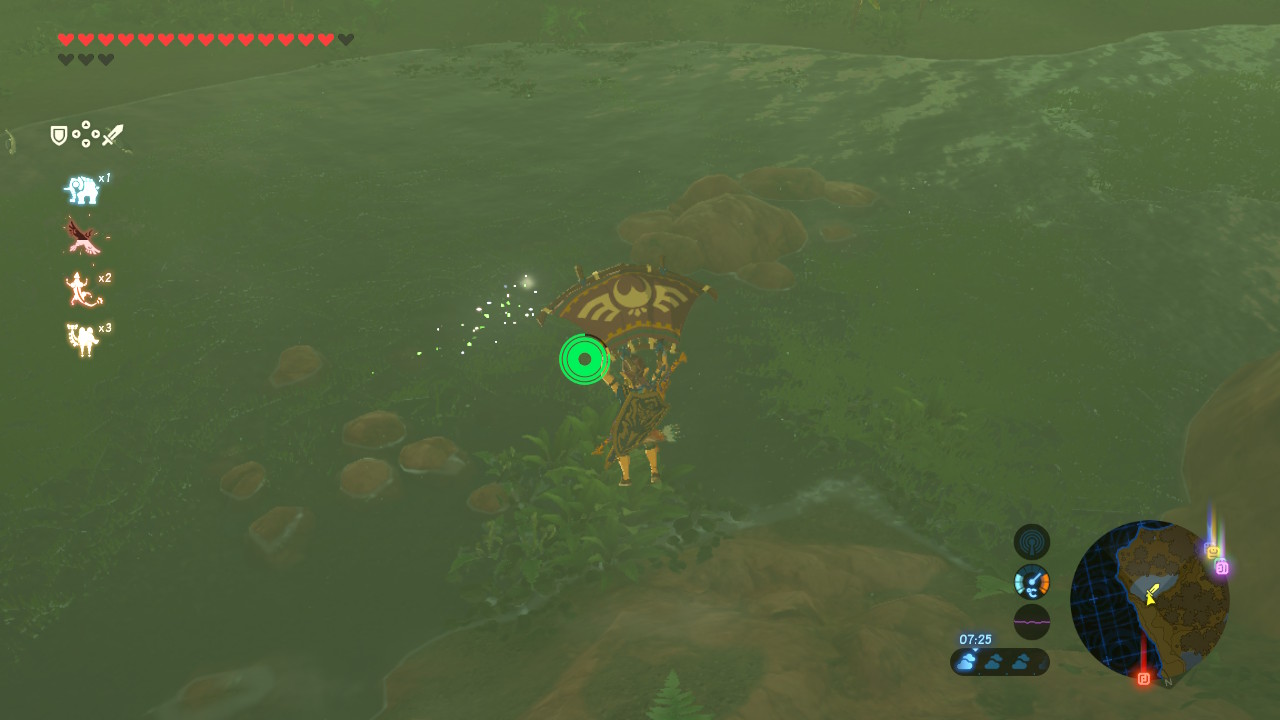The width and height of the screenshot is (1280, 720).
Task: Select the shield quick-equip icon
Action: coord(59,135)
